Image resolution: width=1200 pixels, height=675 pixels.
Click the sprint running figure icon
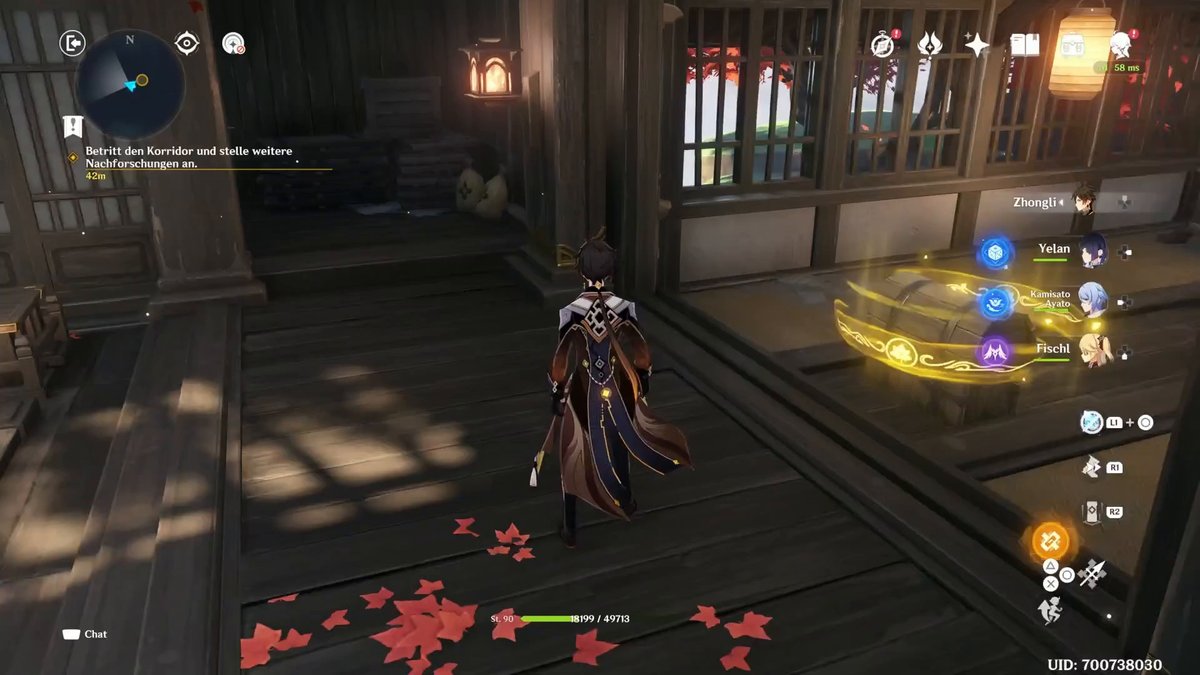coord(1049,609)
